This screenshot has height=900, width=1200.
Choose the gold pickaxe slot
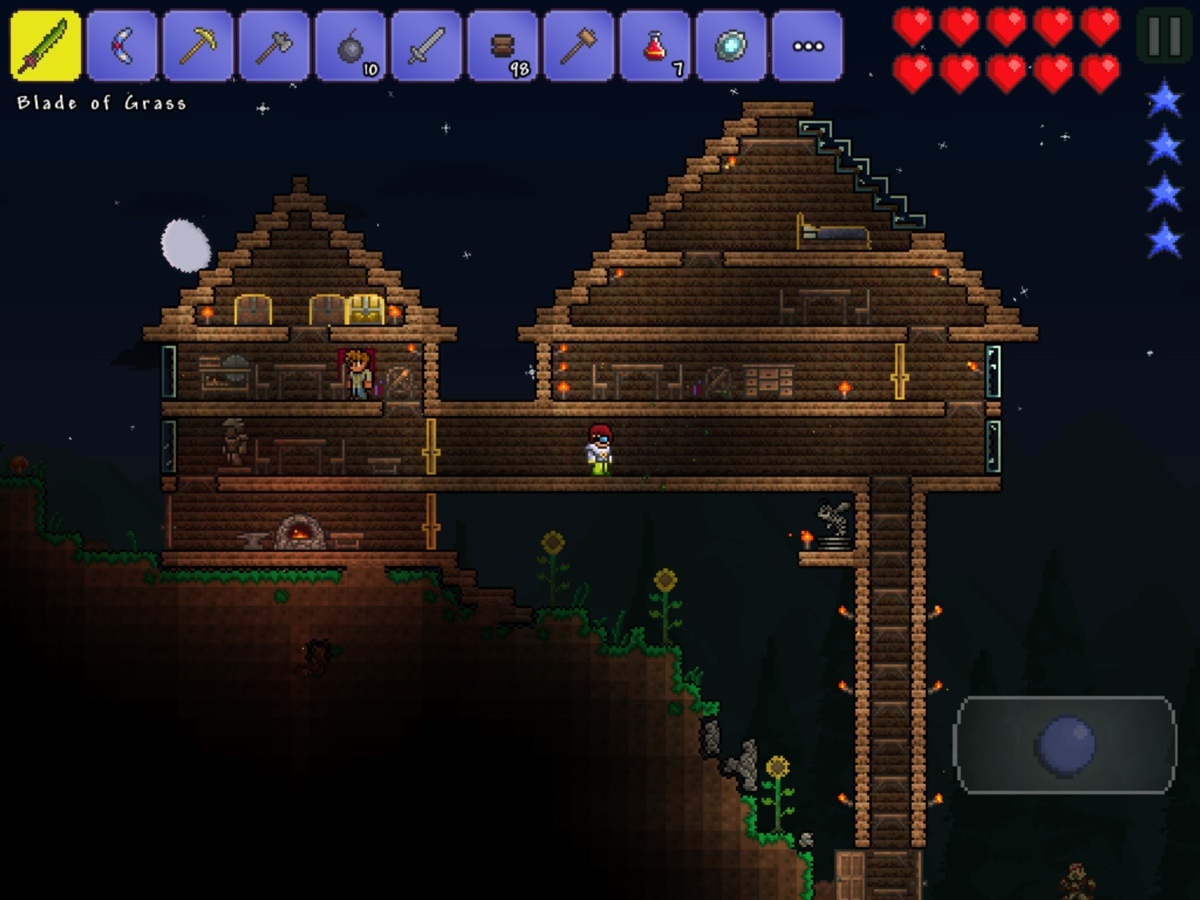pos(197,46)
